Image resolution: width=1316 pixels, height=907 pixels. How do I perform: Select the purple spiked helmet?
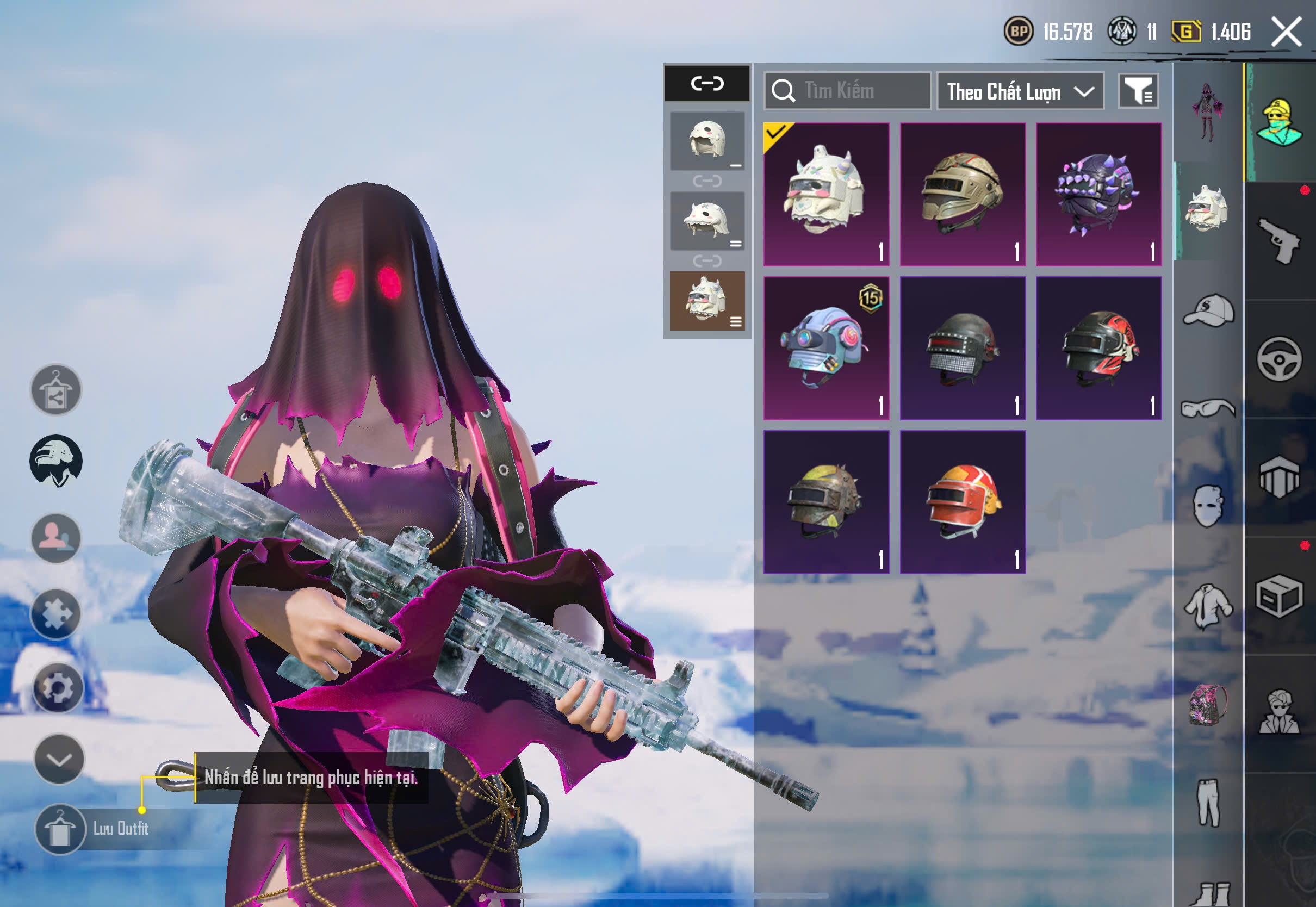(x=1098, y=194)
